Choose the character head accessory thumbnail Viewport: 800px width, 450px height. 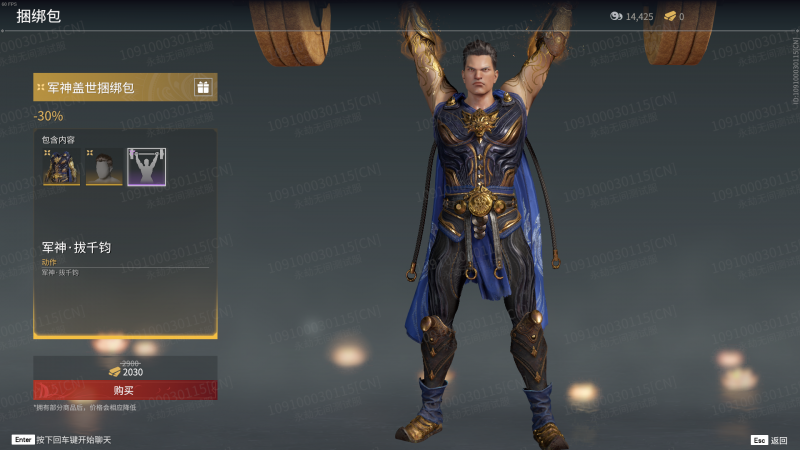coord(104,167)
